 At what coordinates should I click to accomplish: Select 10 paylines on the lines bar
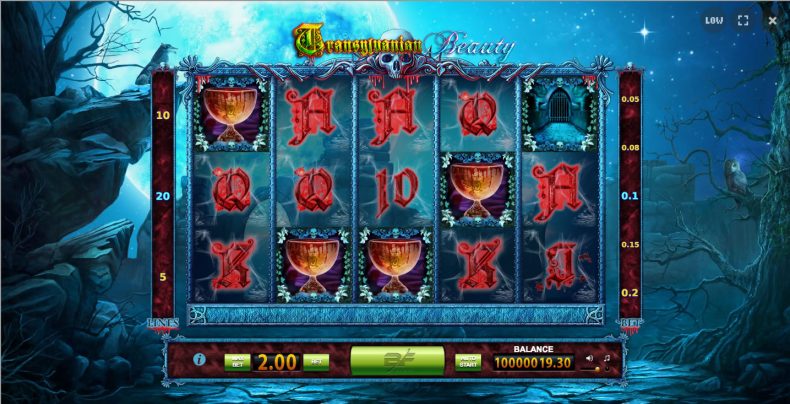(163, 116)
